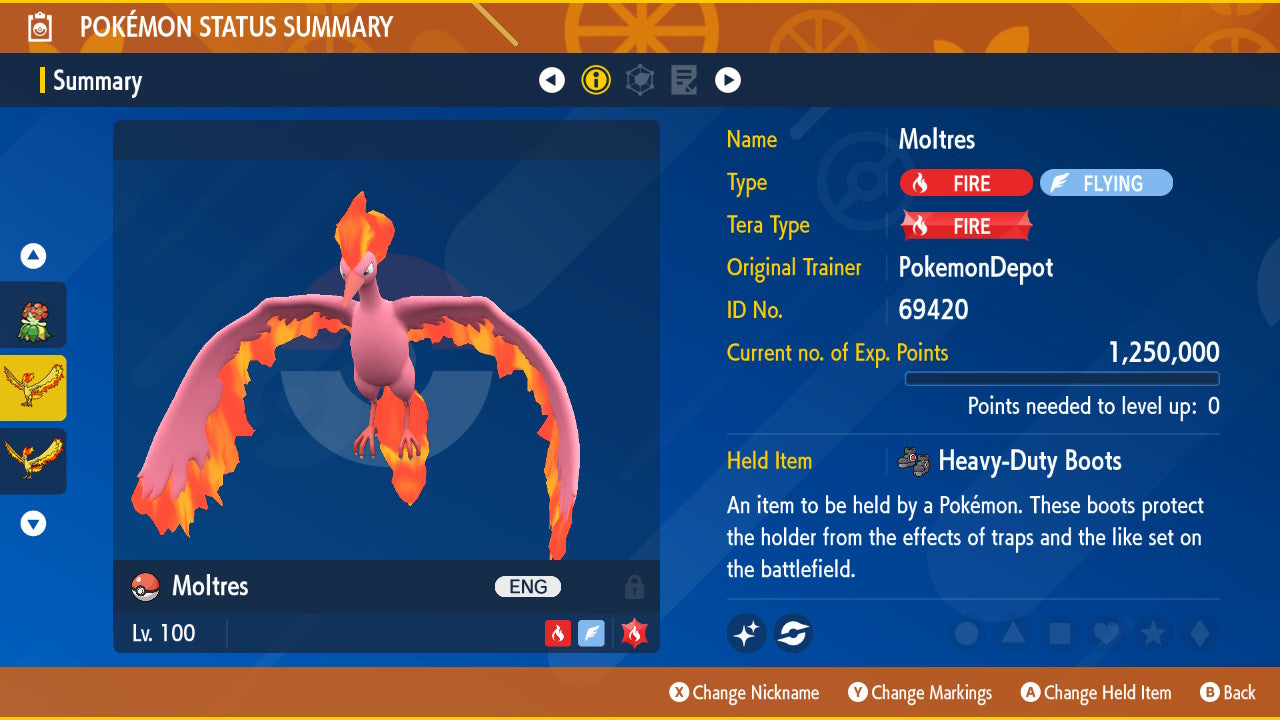
Task: Toggle the star marking
Action: [1153, 633]
